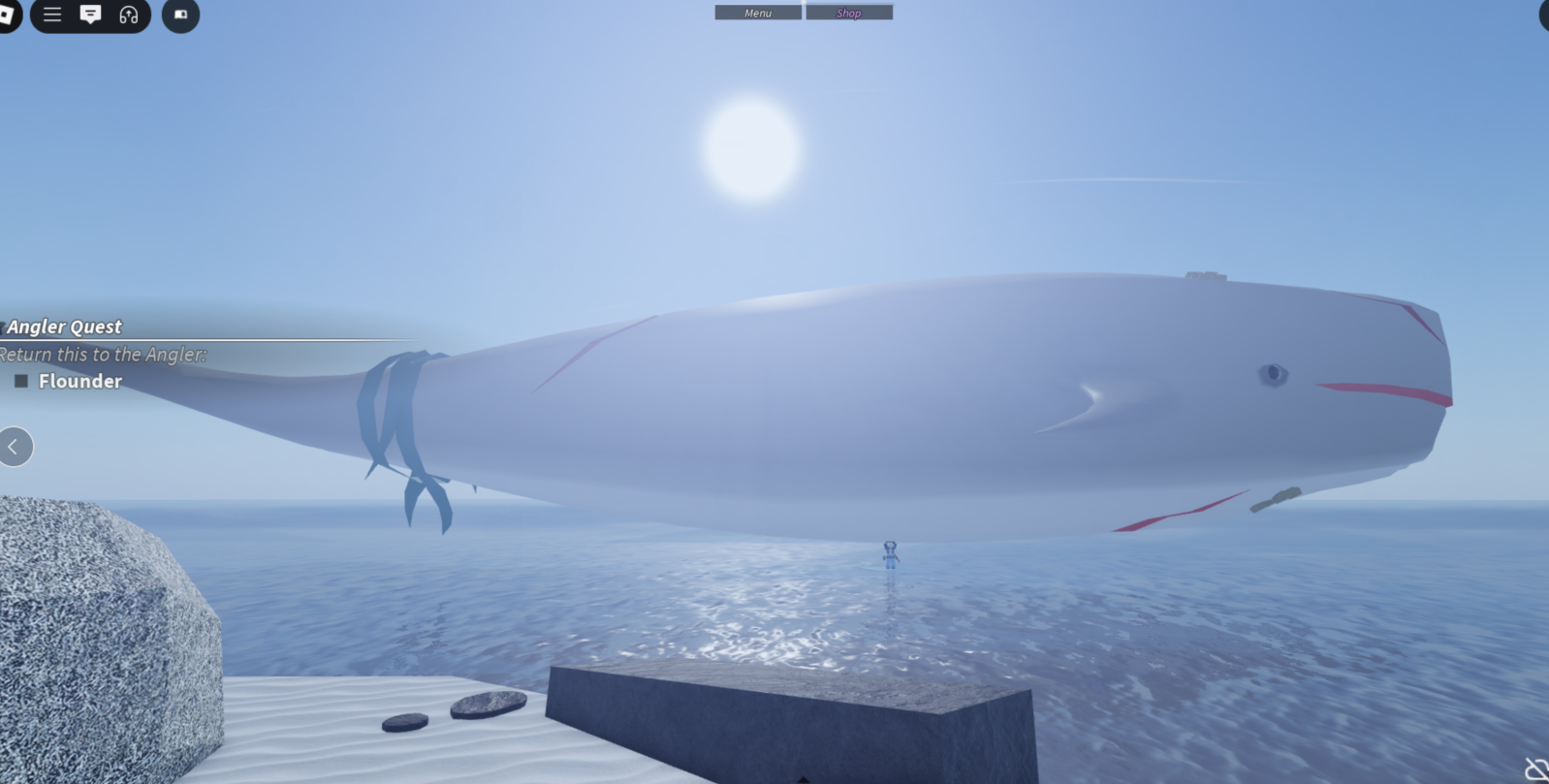Open the Roblox logo menu
Screen dimensions: 1549x784
(x=8, y=16)
